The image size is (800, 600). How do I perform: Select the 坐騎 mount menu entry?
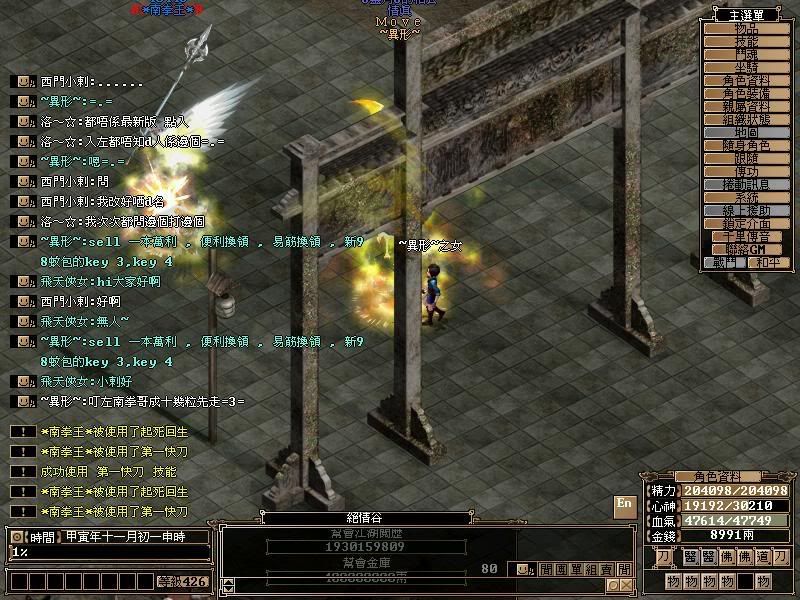click(747, 67)
